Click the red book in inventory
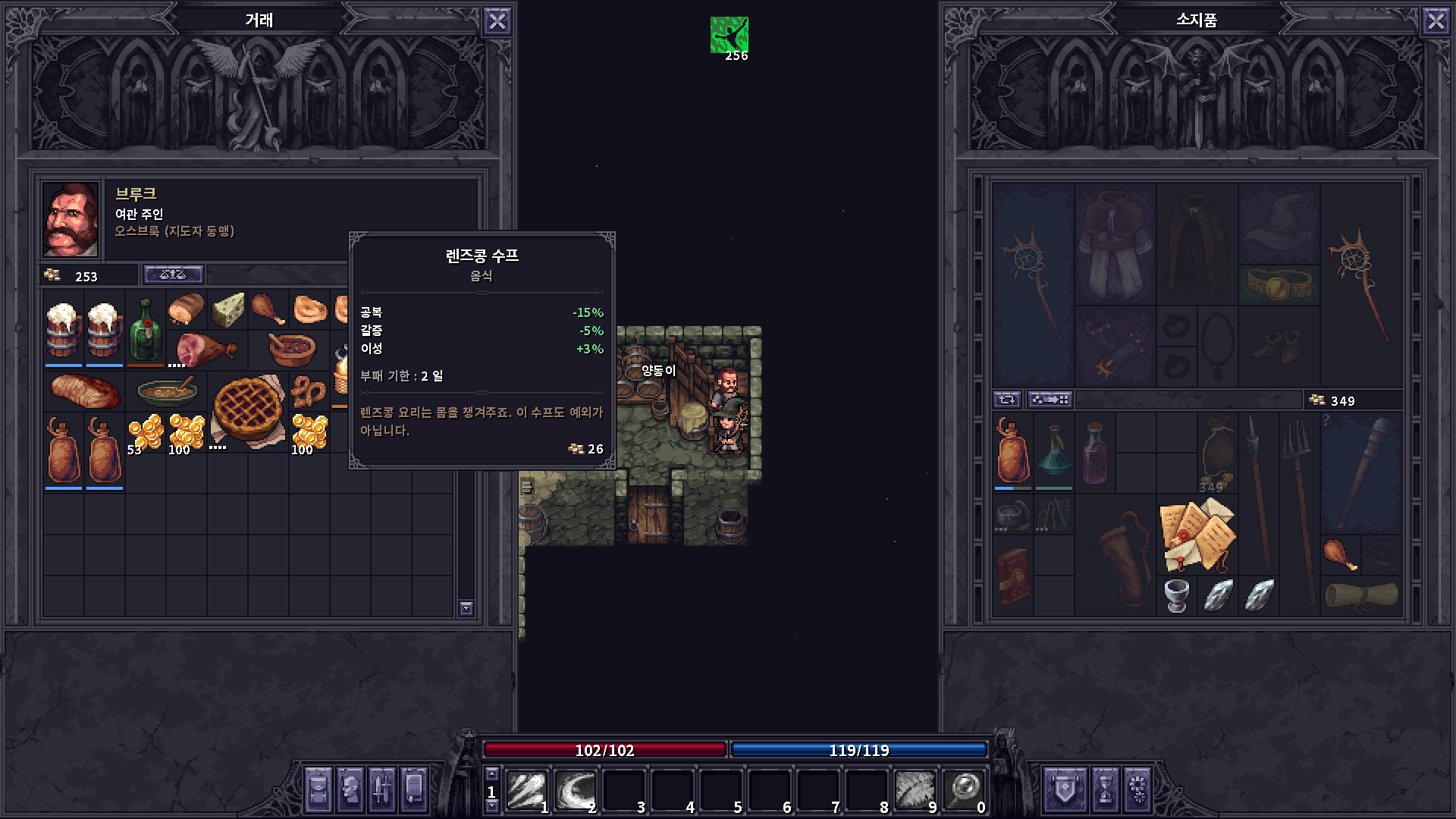 [x=1013, y=575]
